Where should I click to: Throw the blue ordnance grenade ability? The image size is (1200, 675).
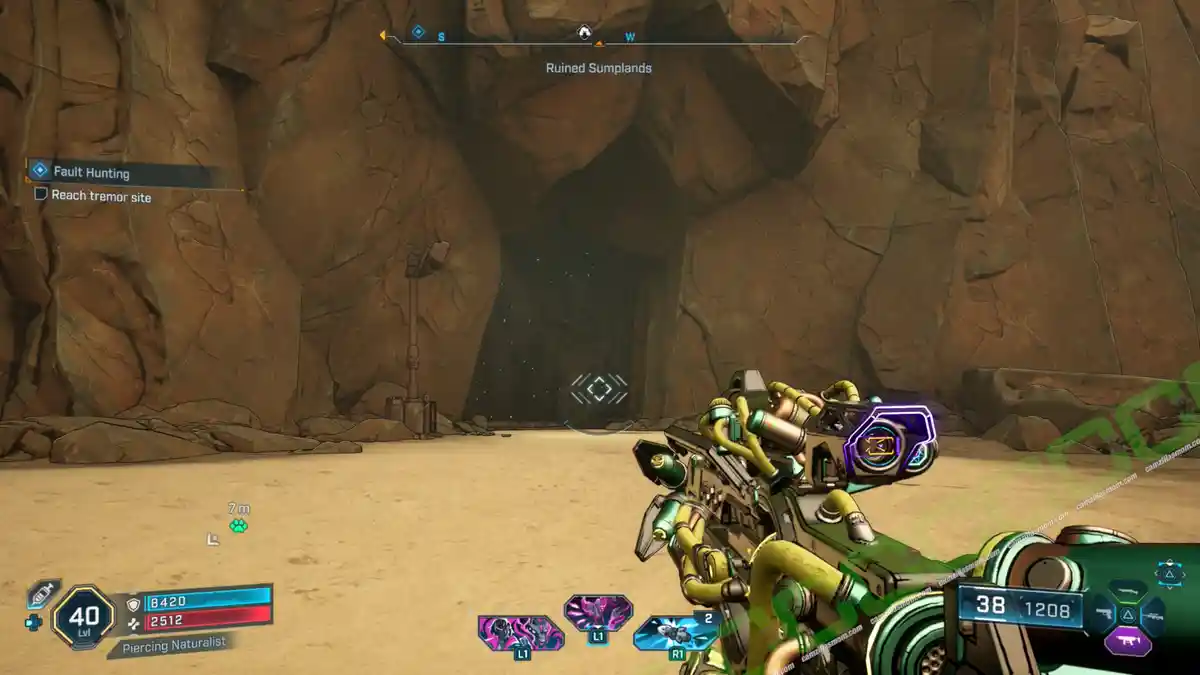point(674,632)
